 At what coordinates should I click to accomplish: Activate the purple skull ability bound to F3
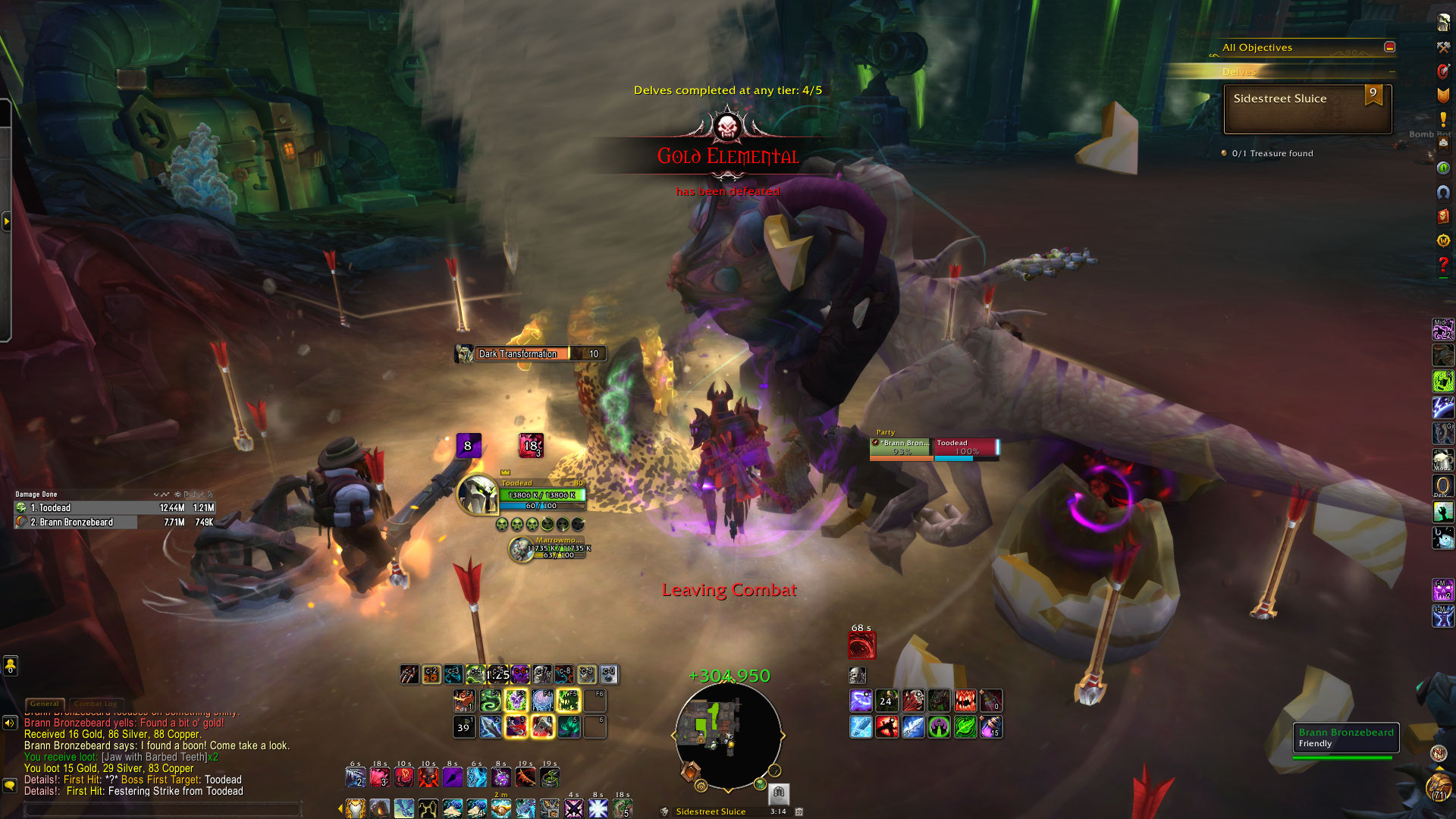pyautogui.click(x=516, y=701)
